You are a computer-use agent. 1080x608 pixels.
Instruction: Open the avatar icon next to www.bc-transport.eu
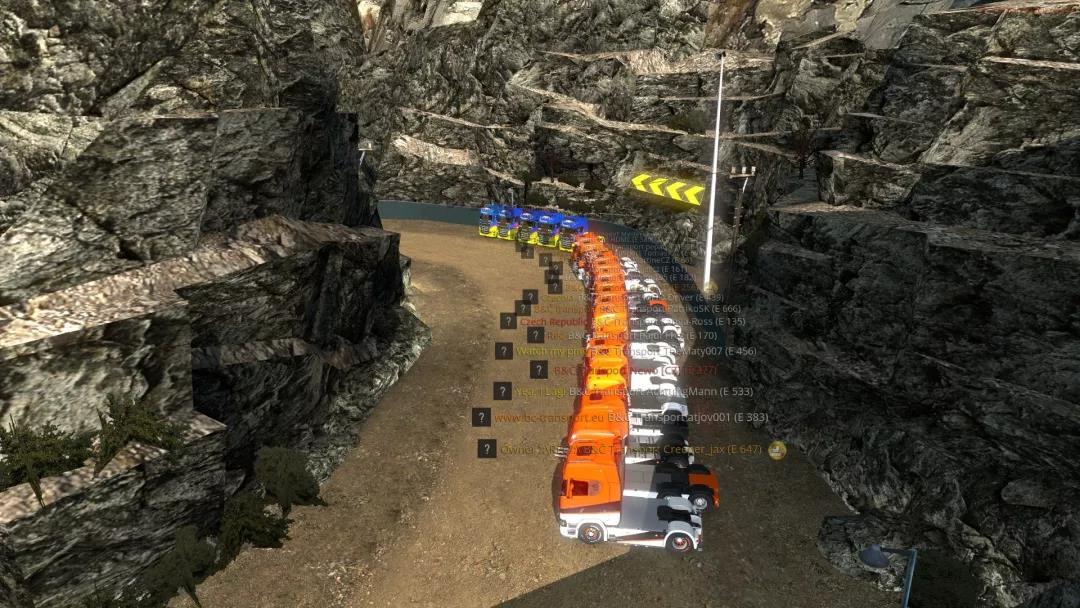coord(481,417)
